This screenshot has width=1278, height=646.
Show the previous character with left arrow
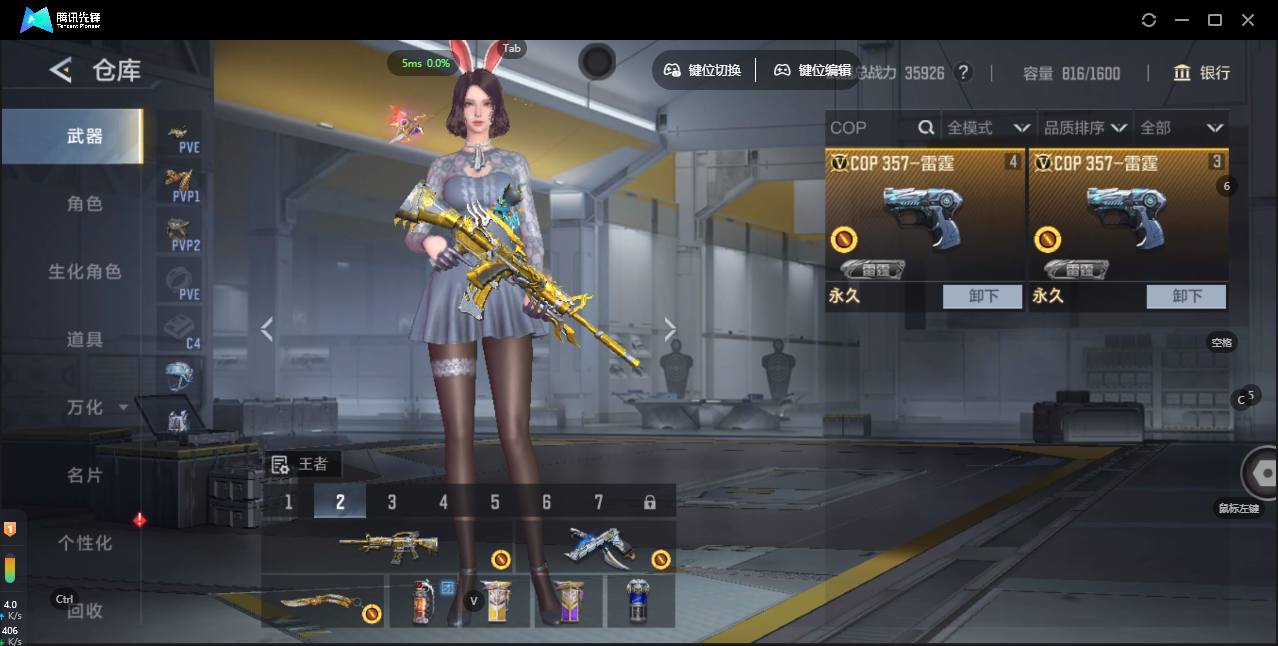coord(266,329)
